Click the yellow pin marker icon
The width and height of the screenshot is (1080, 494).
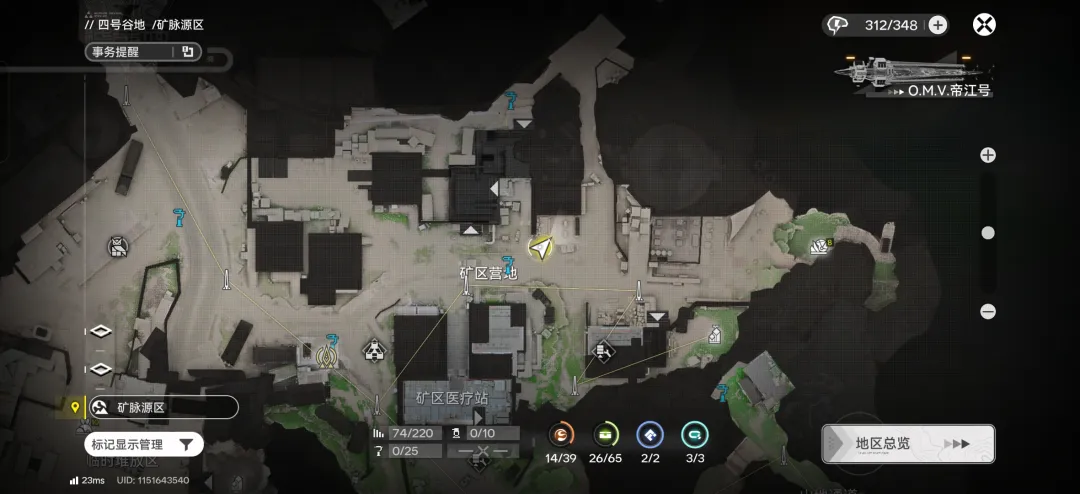74,407
